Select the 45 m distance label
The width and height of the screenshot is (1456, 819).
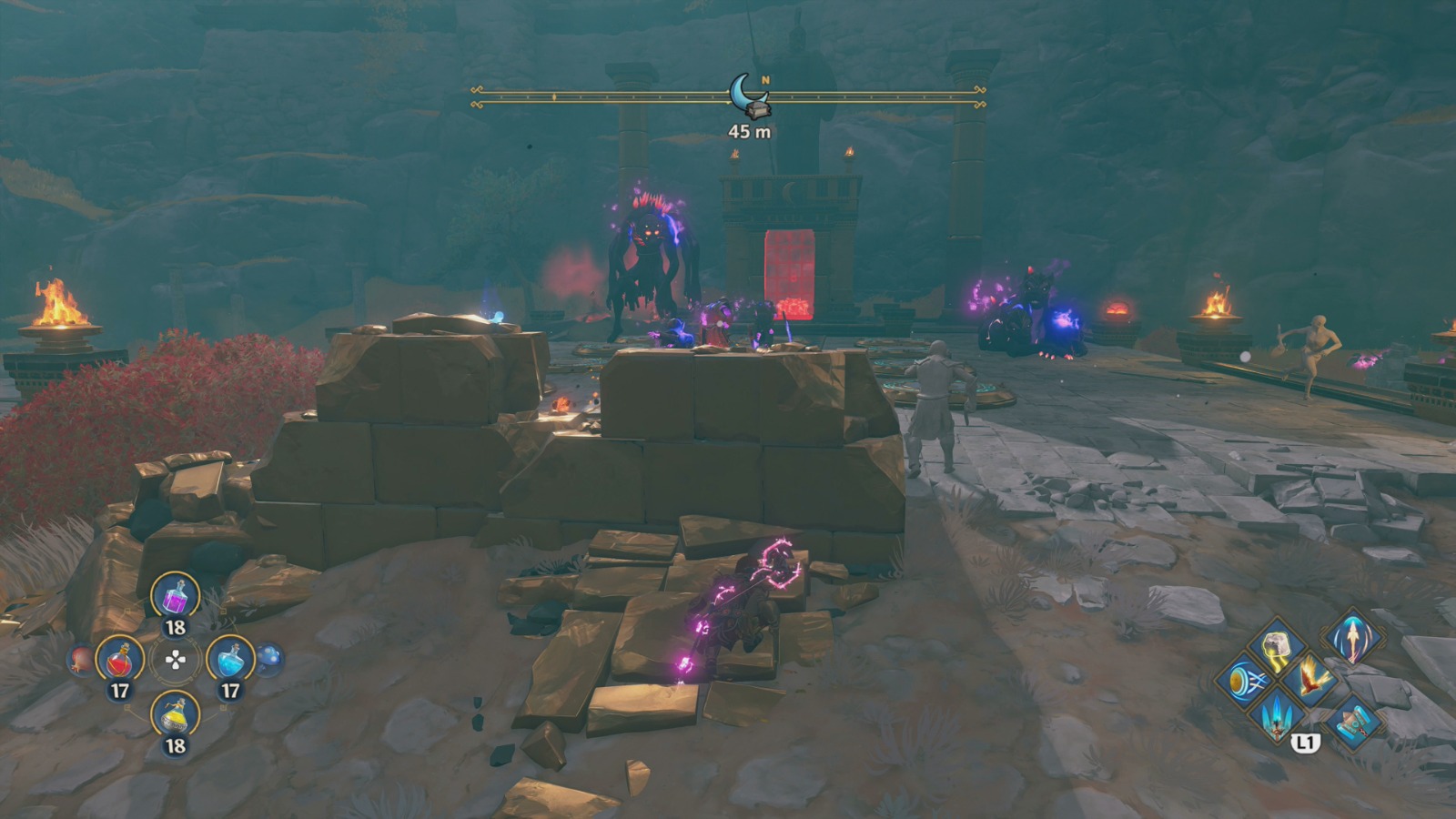coord(748,130)
